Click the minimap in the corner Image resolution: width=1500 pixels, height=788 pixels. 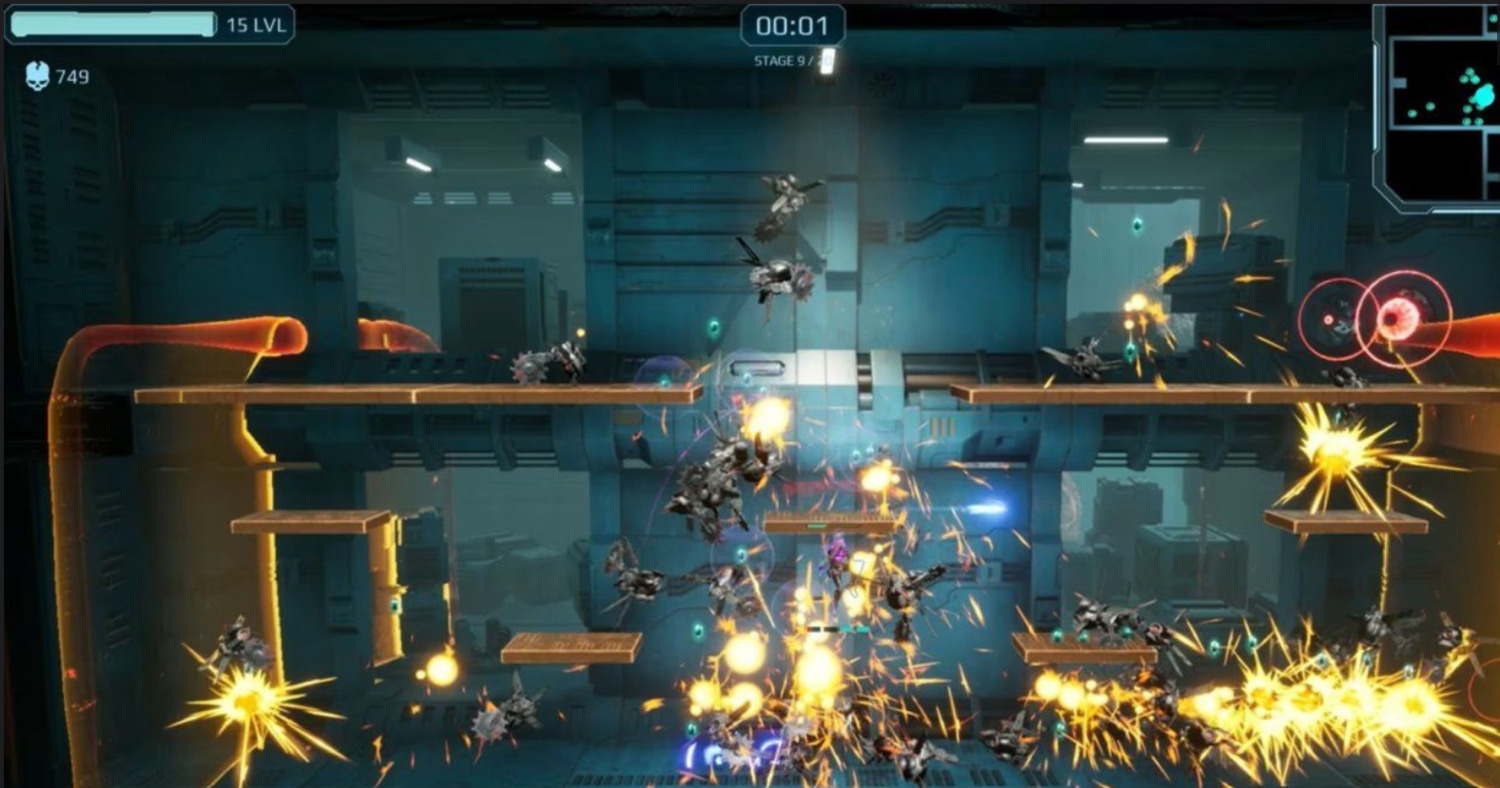pyautogui.click(x=1440, y=105)
